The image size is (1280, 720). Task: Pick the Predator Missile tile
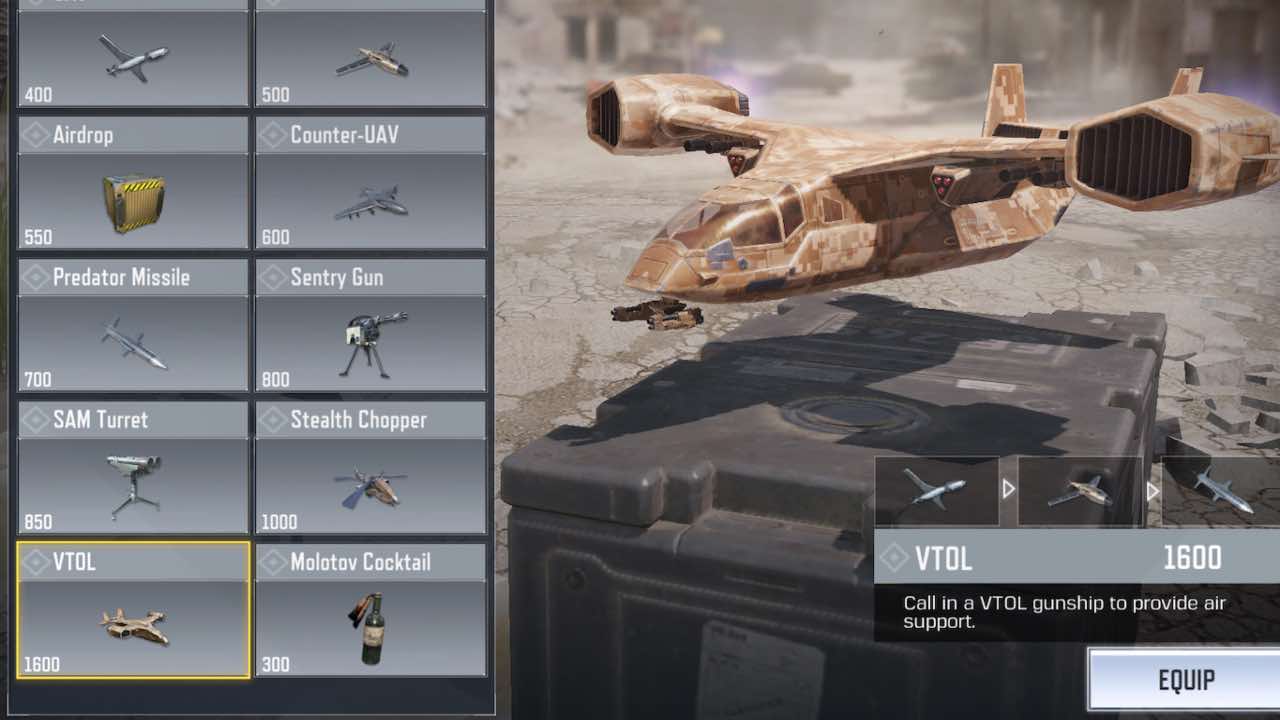tap(133, 325)
